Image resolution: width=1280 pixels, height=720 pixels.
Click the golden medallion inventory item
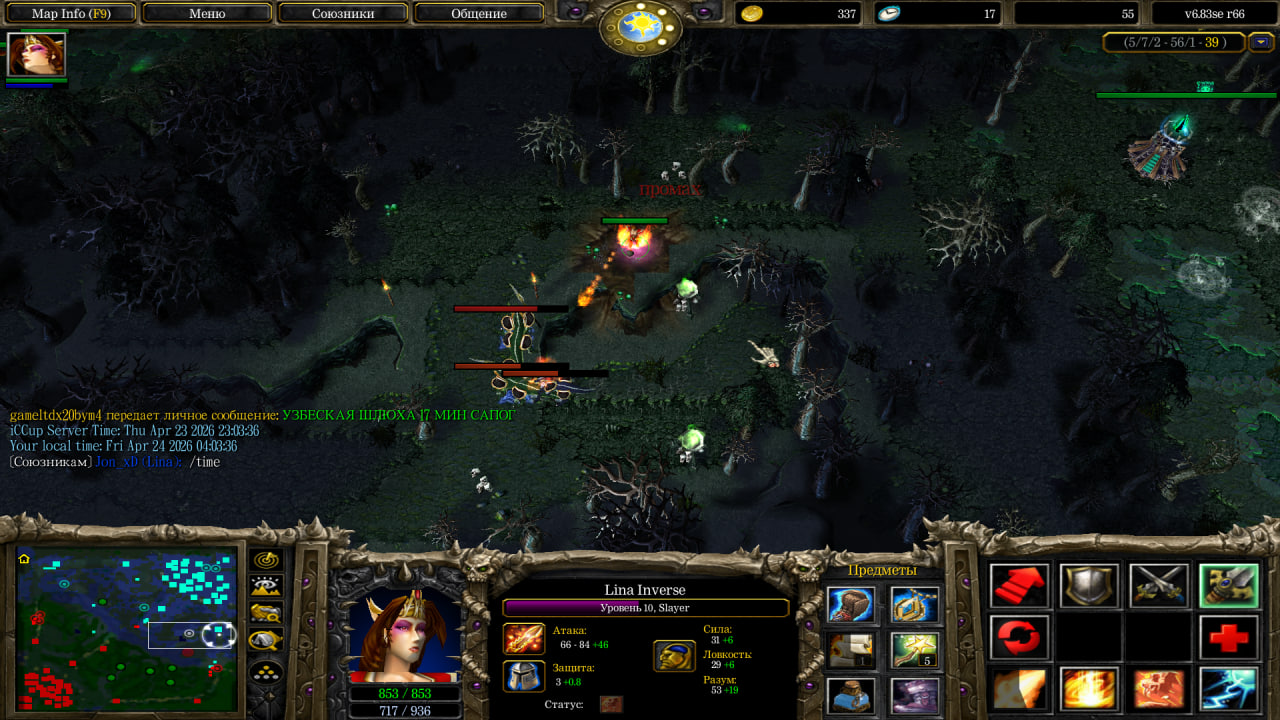tap(915, 605)
